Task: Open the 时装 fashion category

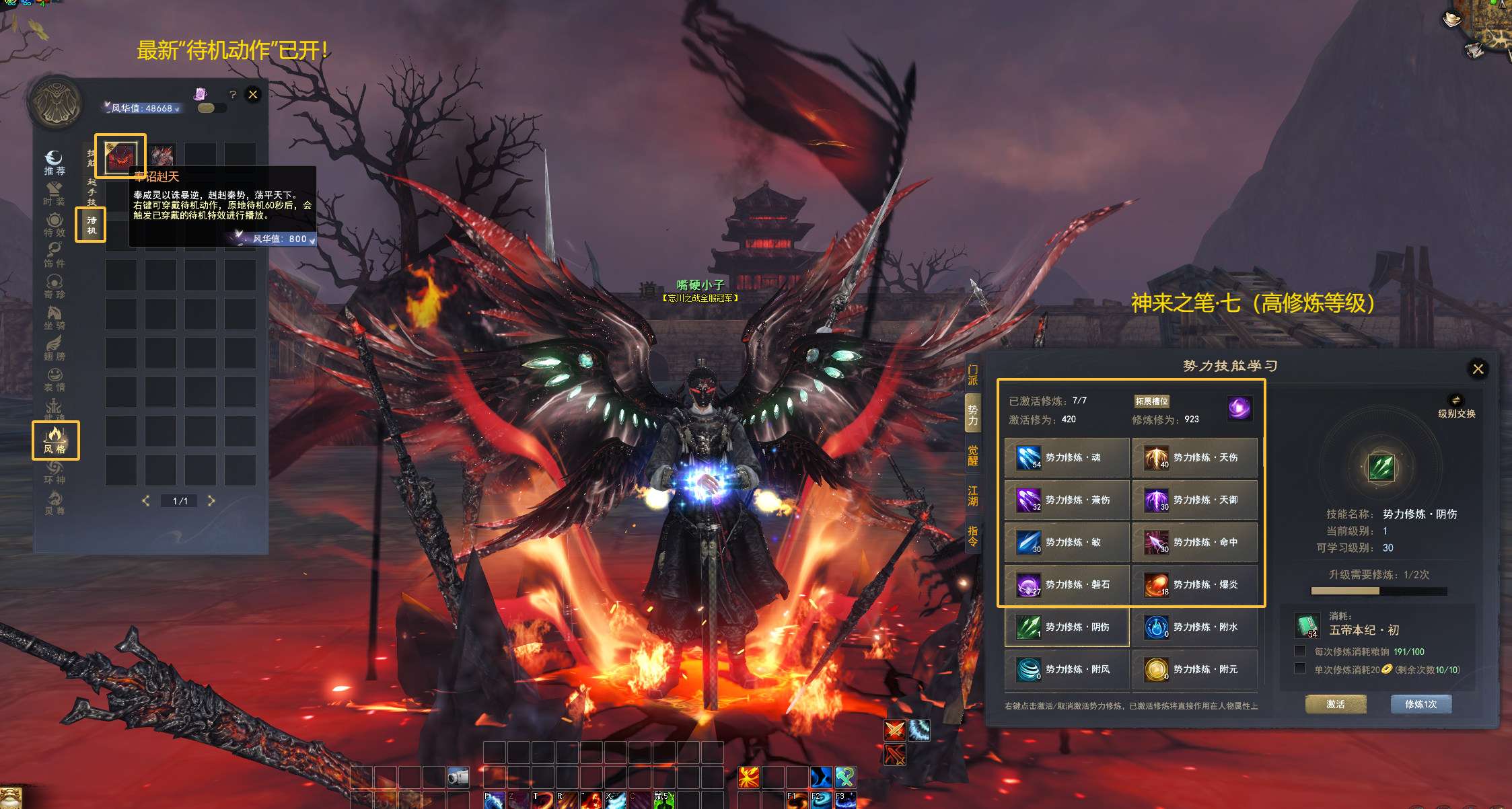Action: tap(55, 193)
